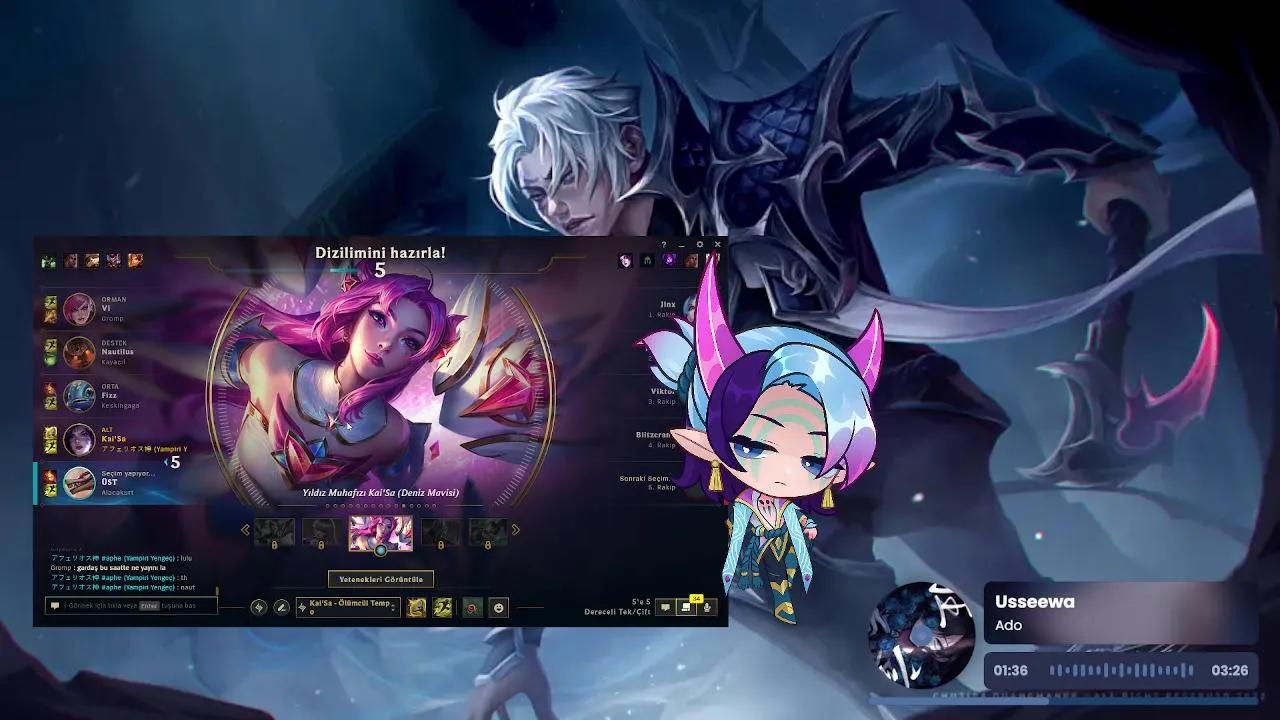Click the help question mark button

click(663, 244)
